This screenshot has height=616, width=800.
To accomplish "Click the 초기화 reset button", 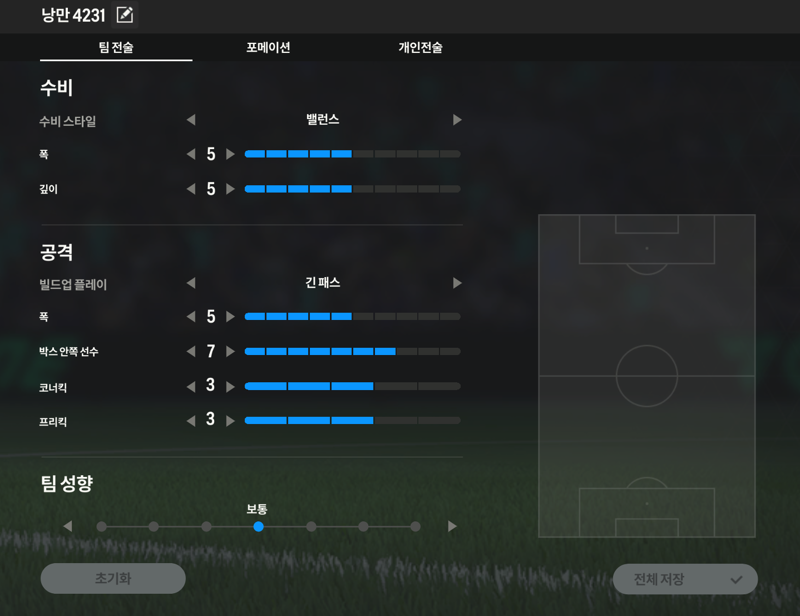I will click(113, 578).
